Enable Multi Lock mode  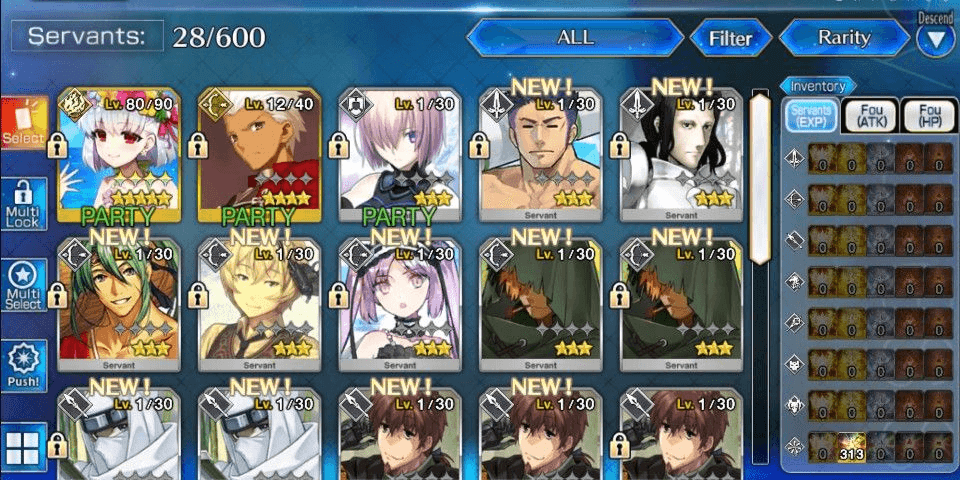[x=23, y=205]
